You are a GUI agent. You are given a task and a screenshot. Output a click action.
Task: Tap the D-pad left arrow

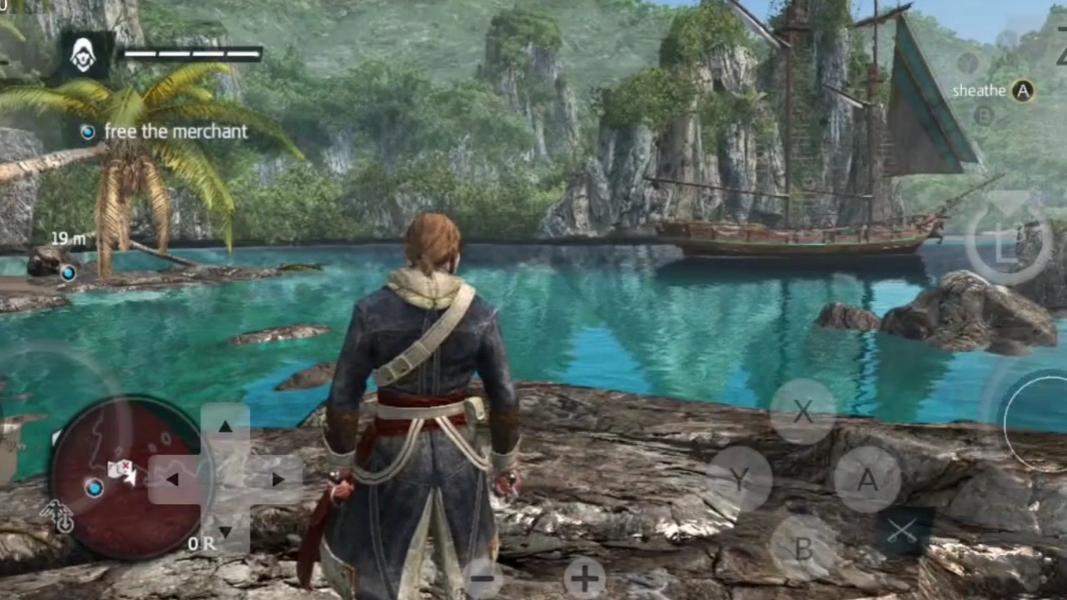(173, 480)
